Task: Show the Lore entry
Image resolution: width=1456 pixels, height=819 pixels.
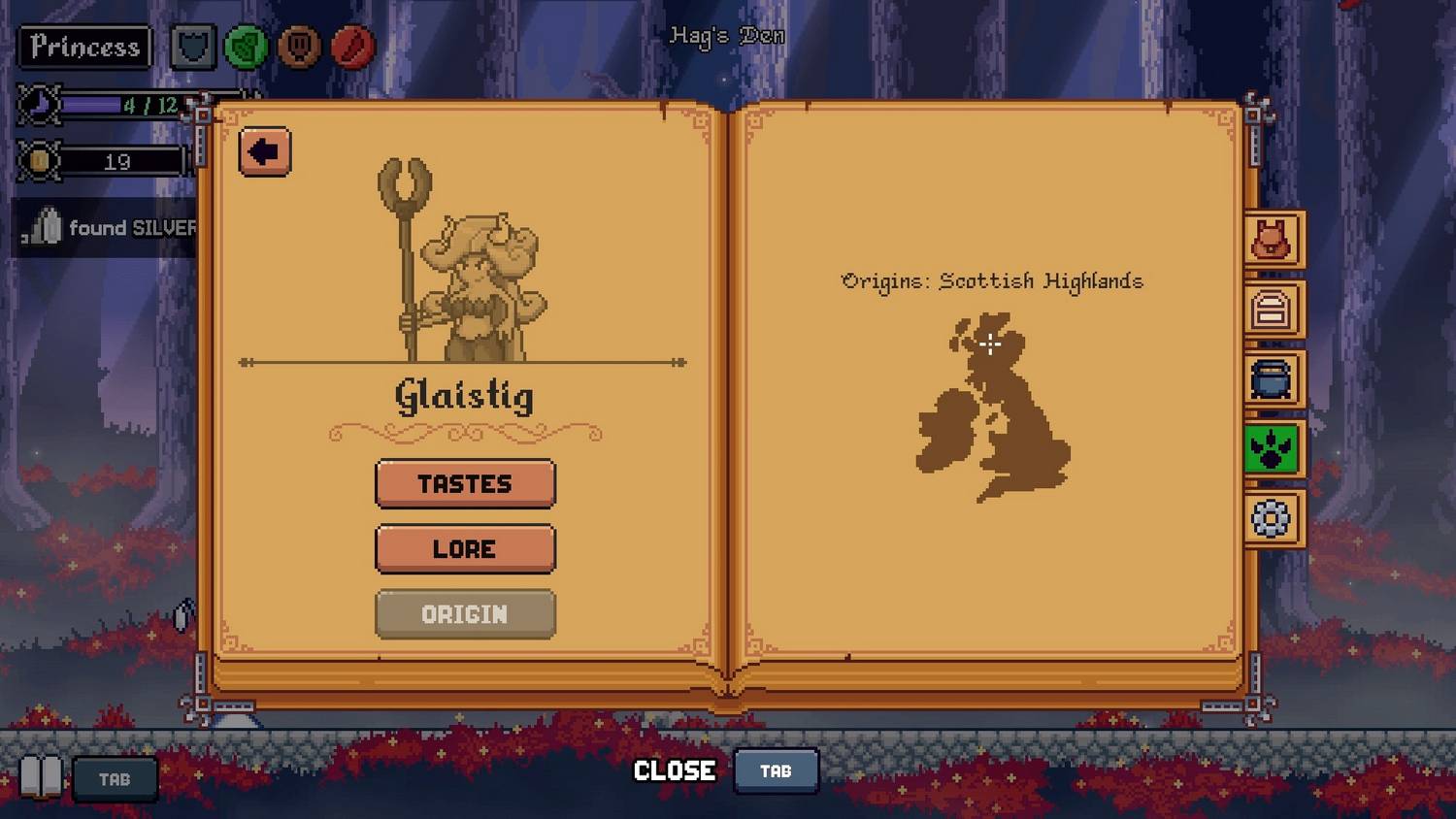Action: [x=465, y=548]
